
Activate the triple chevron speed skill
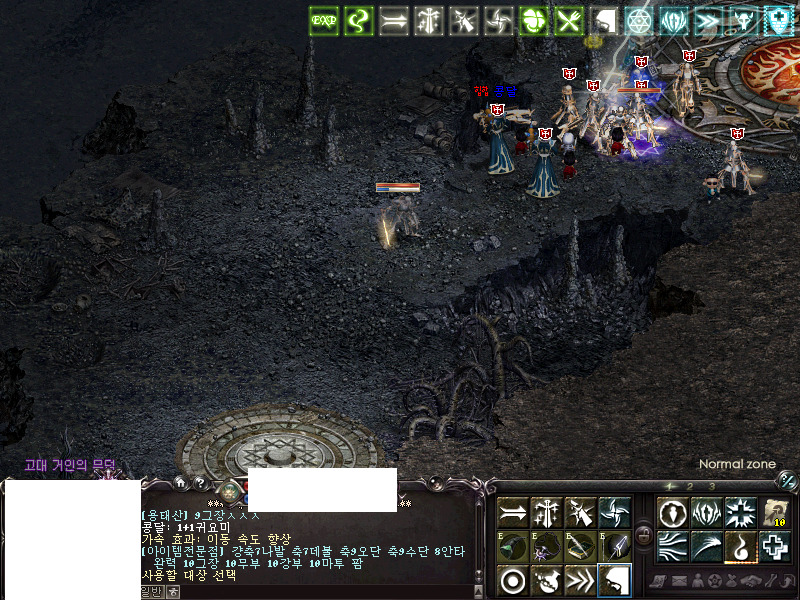click(581, 580)
